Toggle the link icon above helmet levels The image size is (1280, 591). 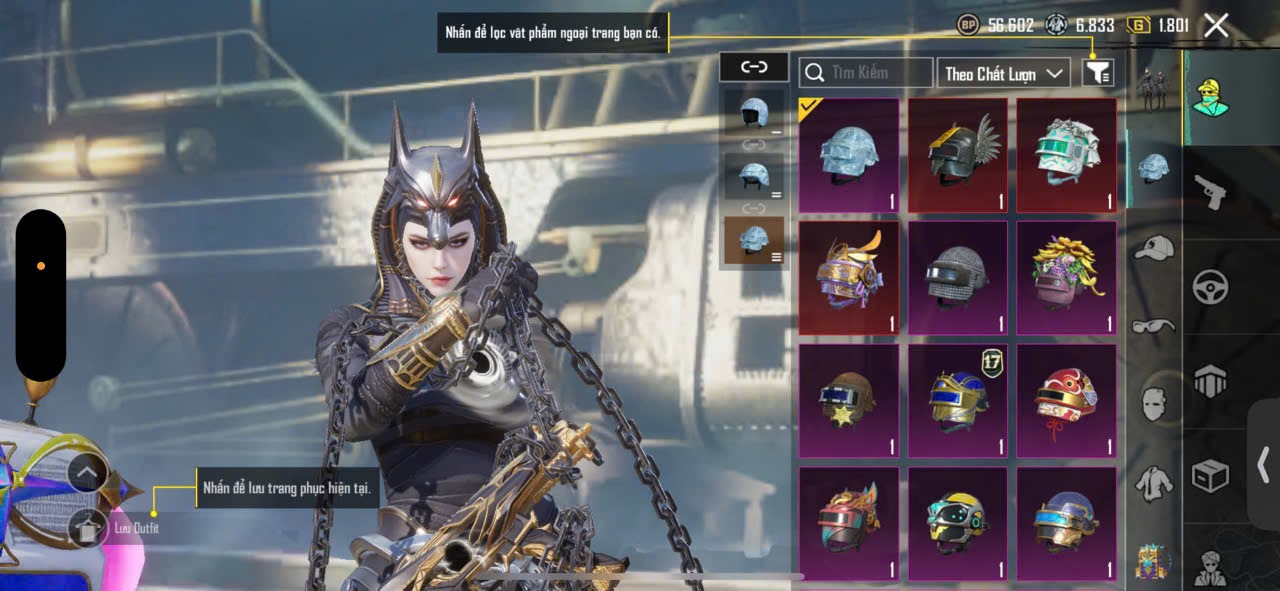[754, 68]
